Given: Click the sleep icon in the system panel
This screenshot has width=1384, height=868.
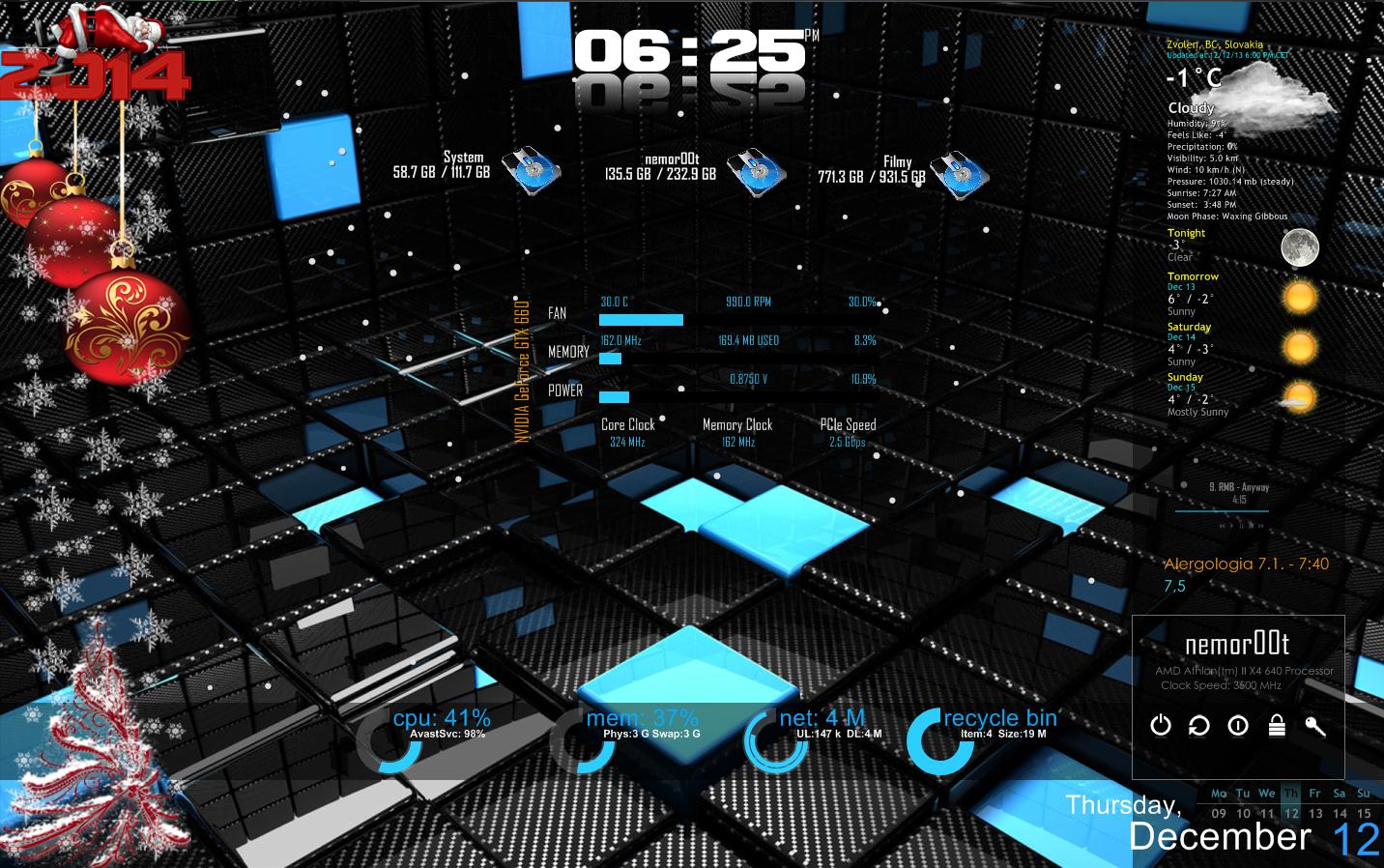Looking at the screenshot, I should (x=1238, y=726).
